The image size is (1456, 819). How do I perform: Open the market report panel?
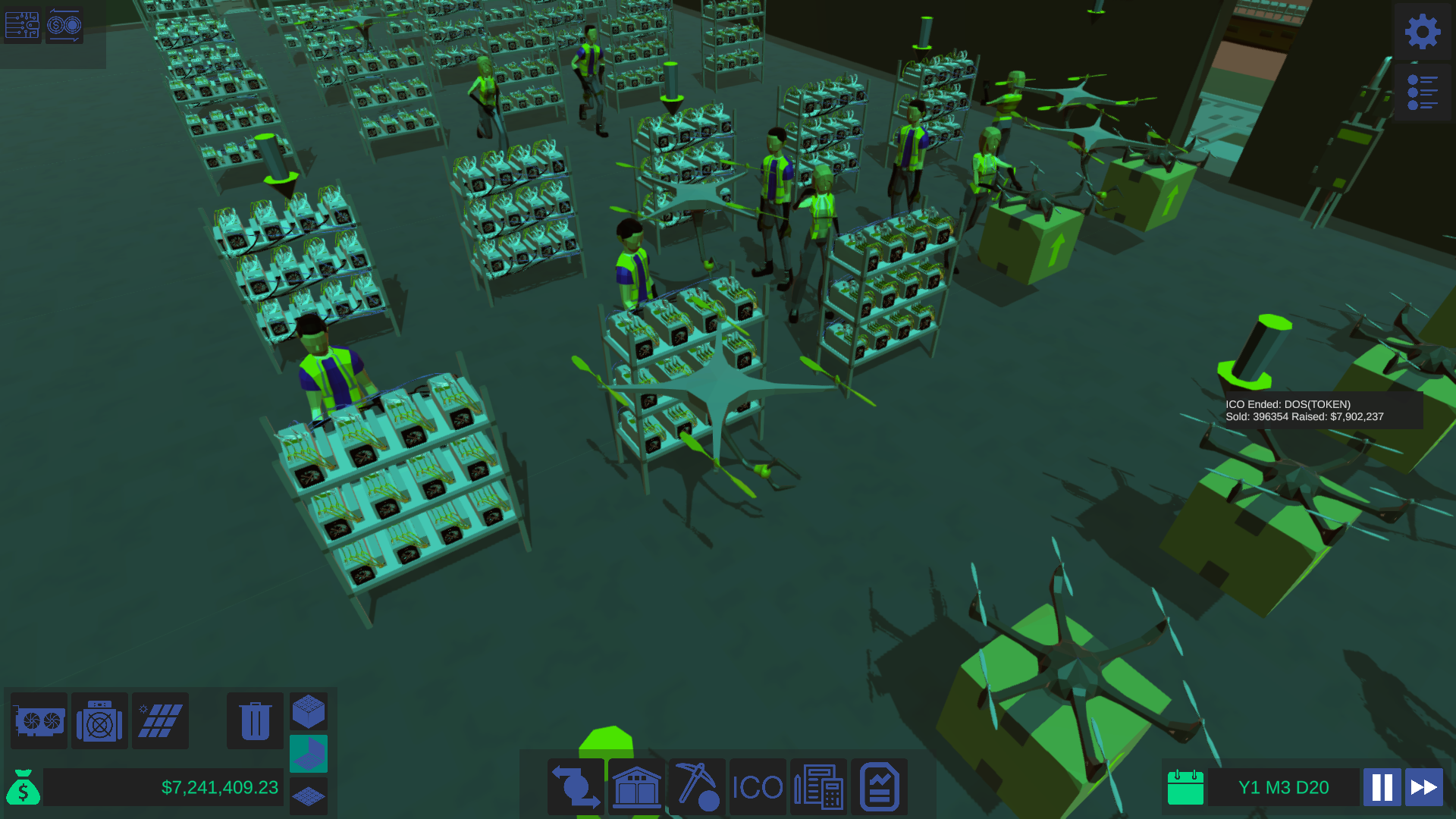pyautogui.click(x=878, y=786)
